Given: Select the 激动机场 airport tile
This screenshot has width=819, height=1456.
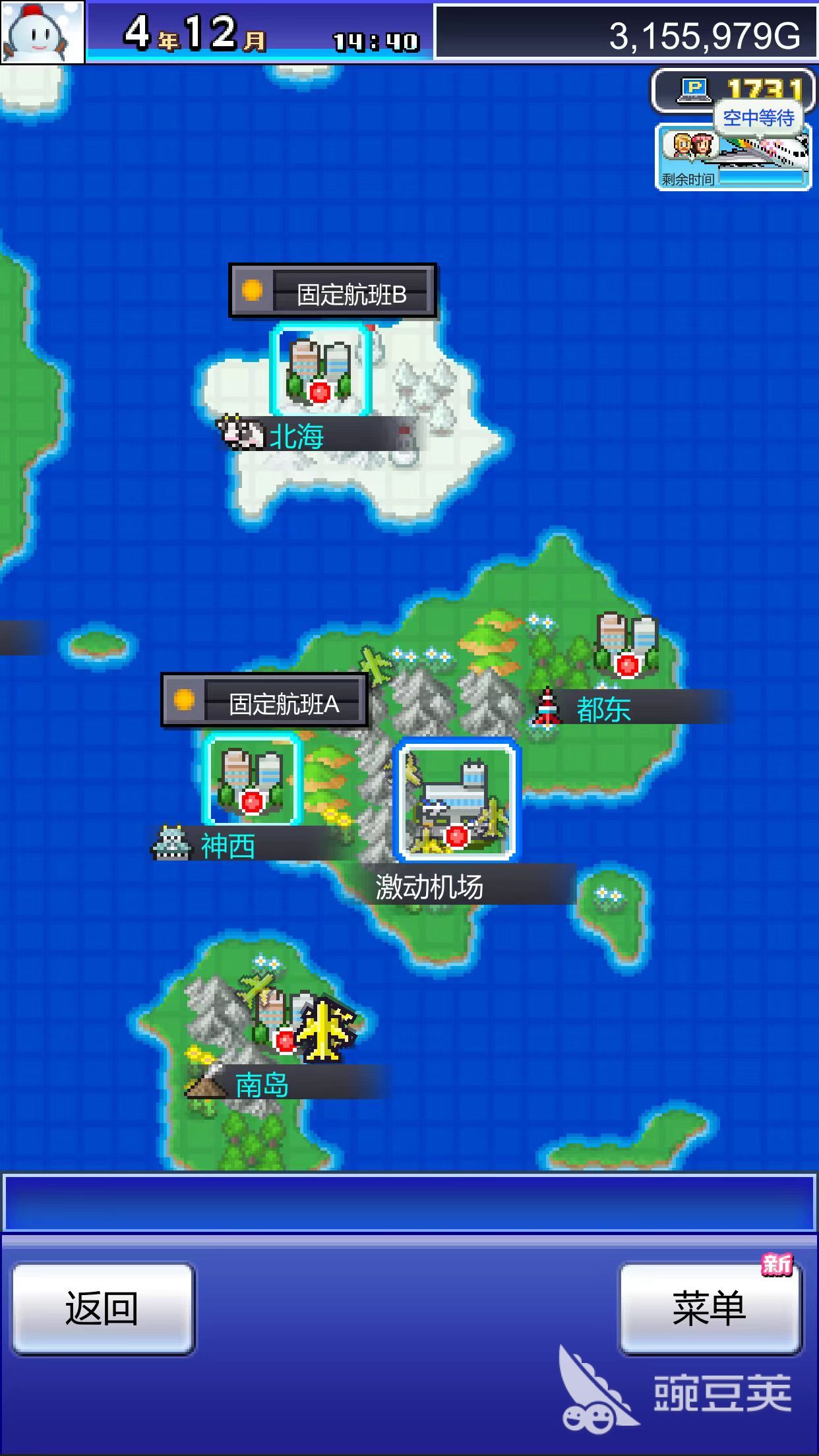Looking at the screenshot, I should (x=456, y=801).
